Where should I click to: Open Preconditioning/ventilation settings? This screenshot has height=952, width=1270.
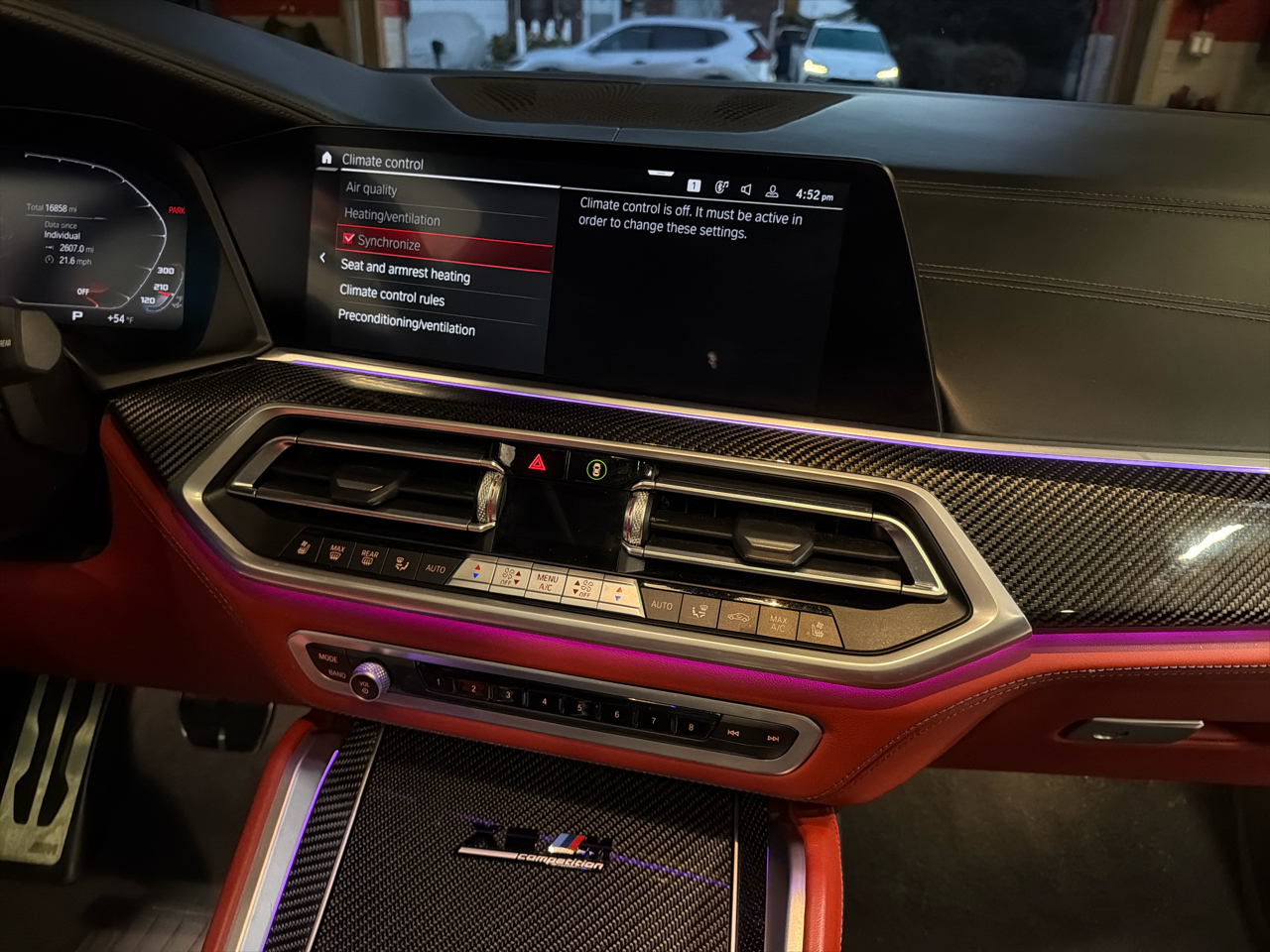(406, 323)
